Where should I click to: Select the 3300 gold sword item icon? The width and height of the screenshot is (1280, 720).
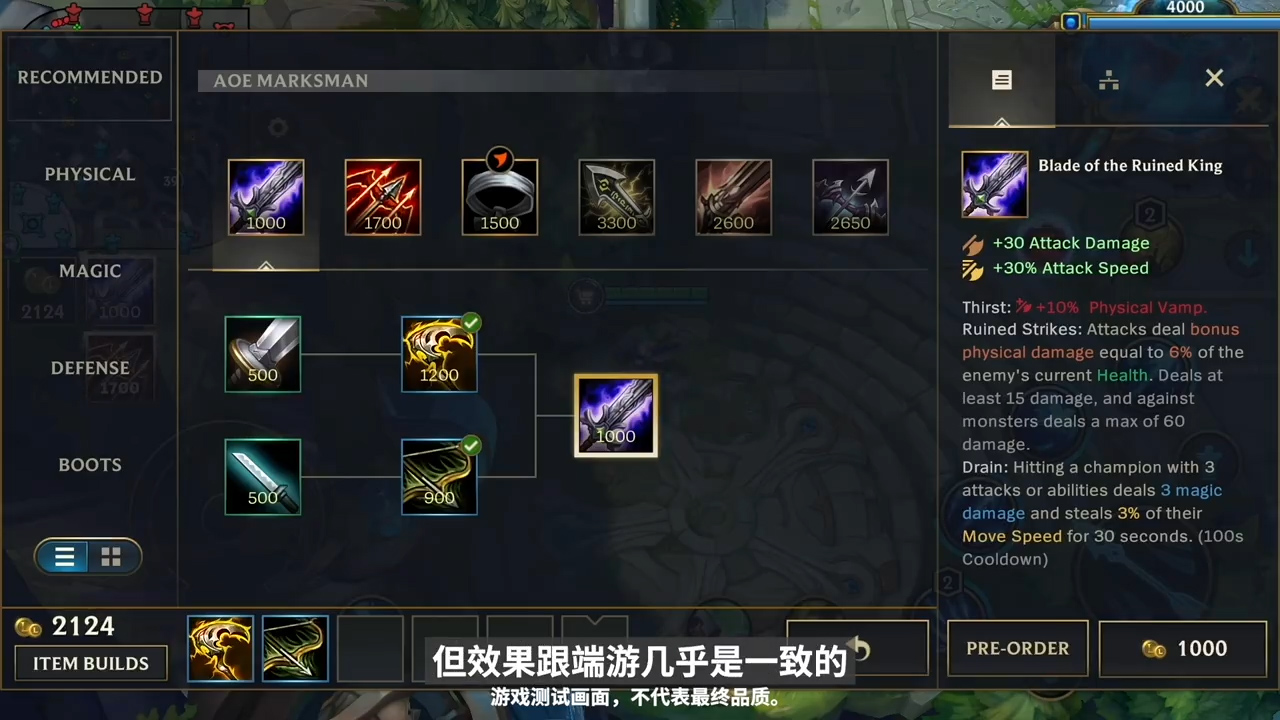point(616,196)
